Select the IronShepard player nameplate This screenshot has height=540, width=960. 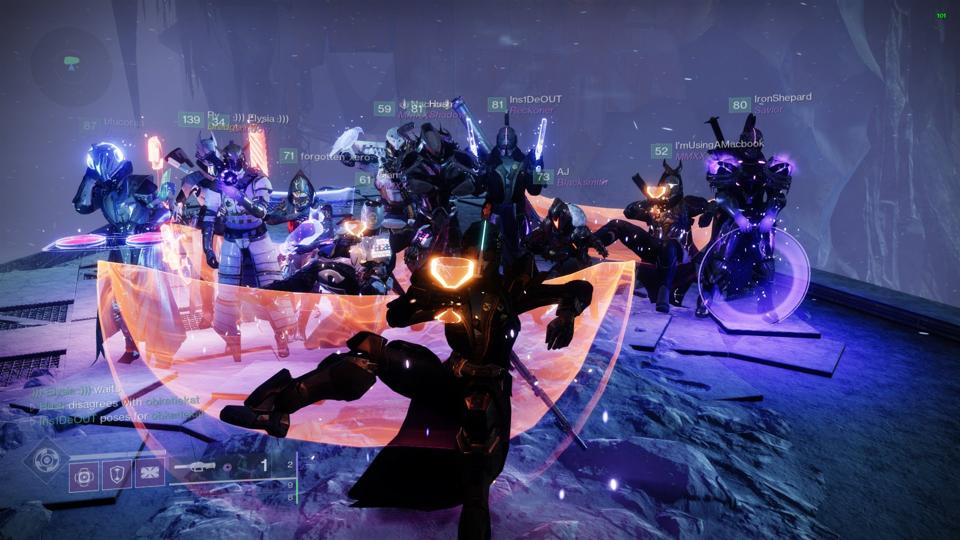point(782,98)
